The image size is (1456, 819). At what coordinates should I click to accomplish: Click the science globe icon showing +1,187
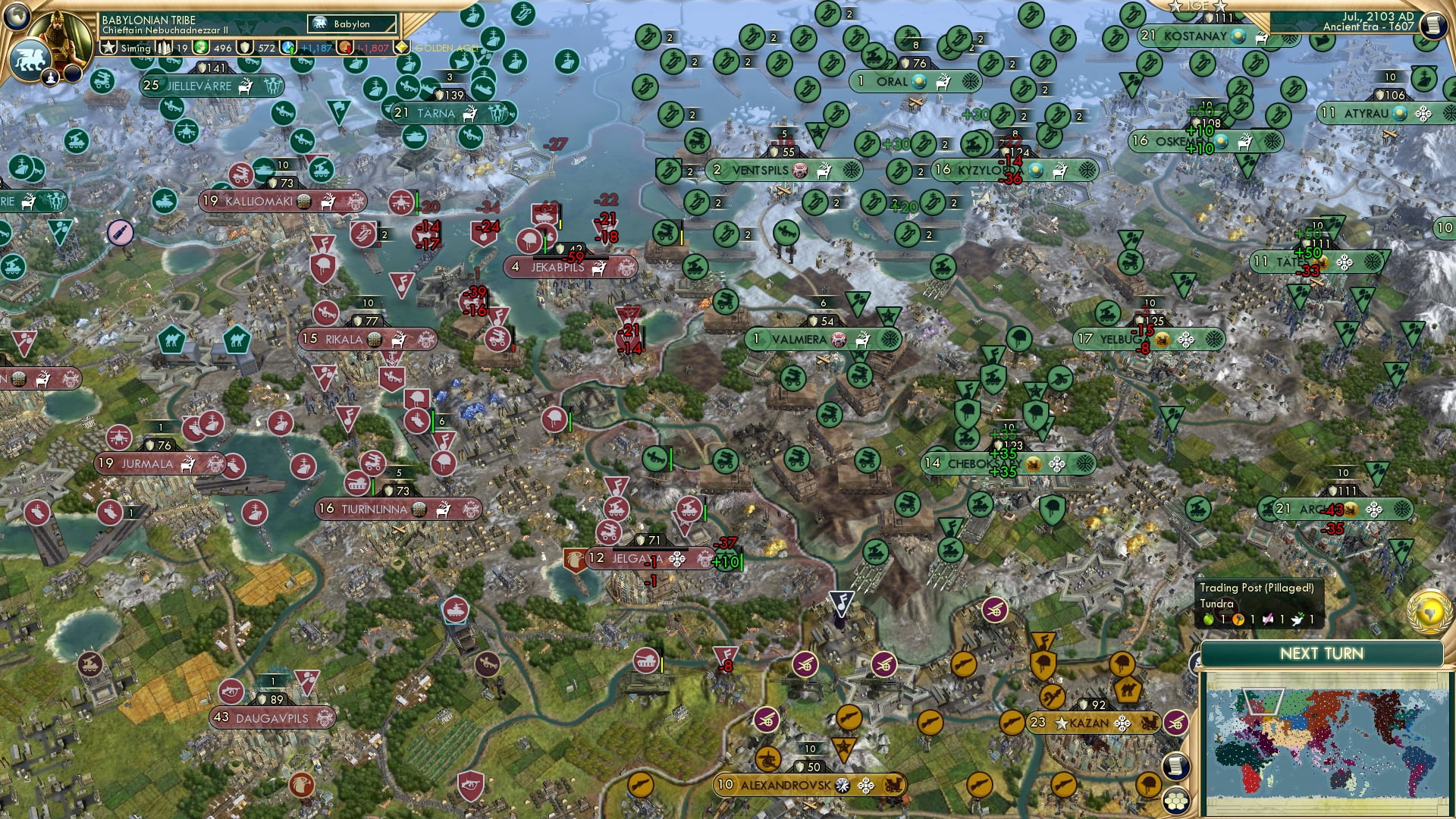pyautogui.click(x=287, y=47)
